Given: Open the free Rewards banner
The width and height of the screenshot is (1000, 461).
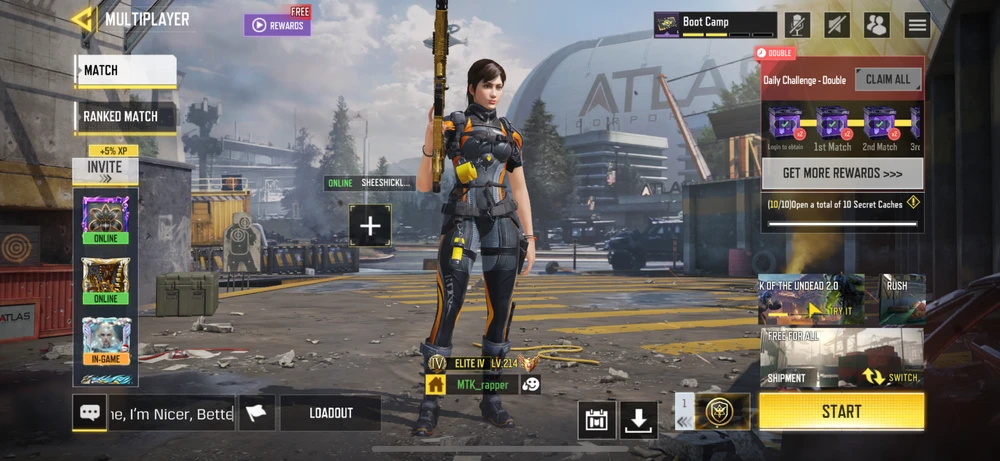Looking at the screenshot, I should 277,25.
